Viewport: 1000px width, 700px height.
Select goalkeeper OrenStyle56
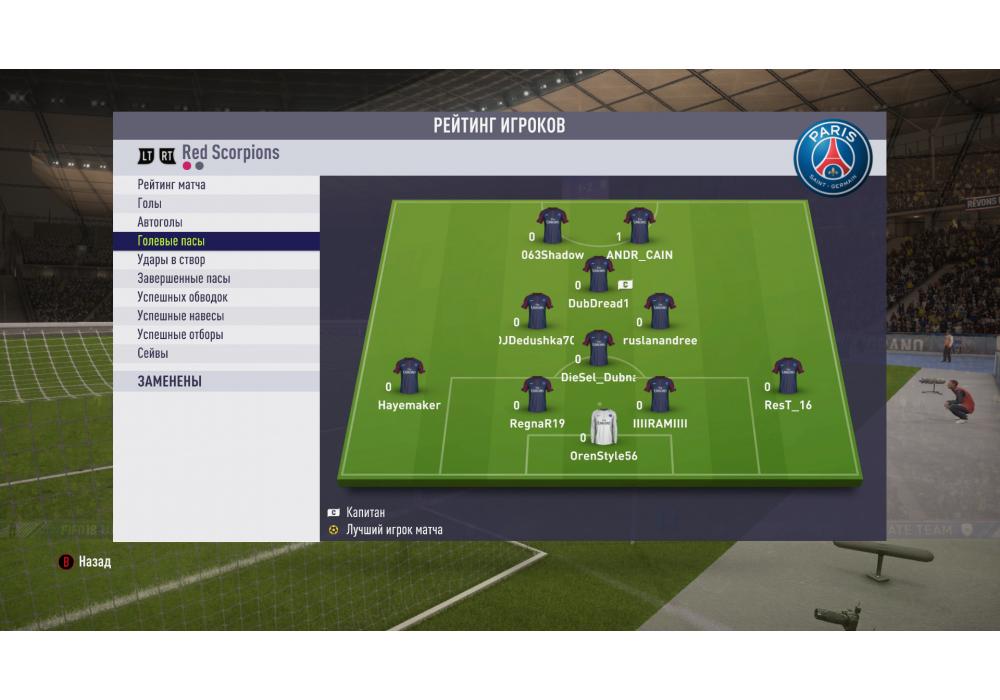tap(602, 427)
